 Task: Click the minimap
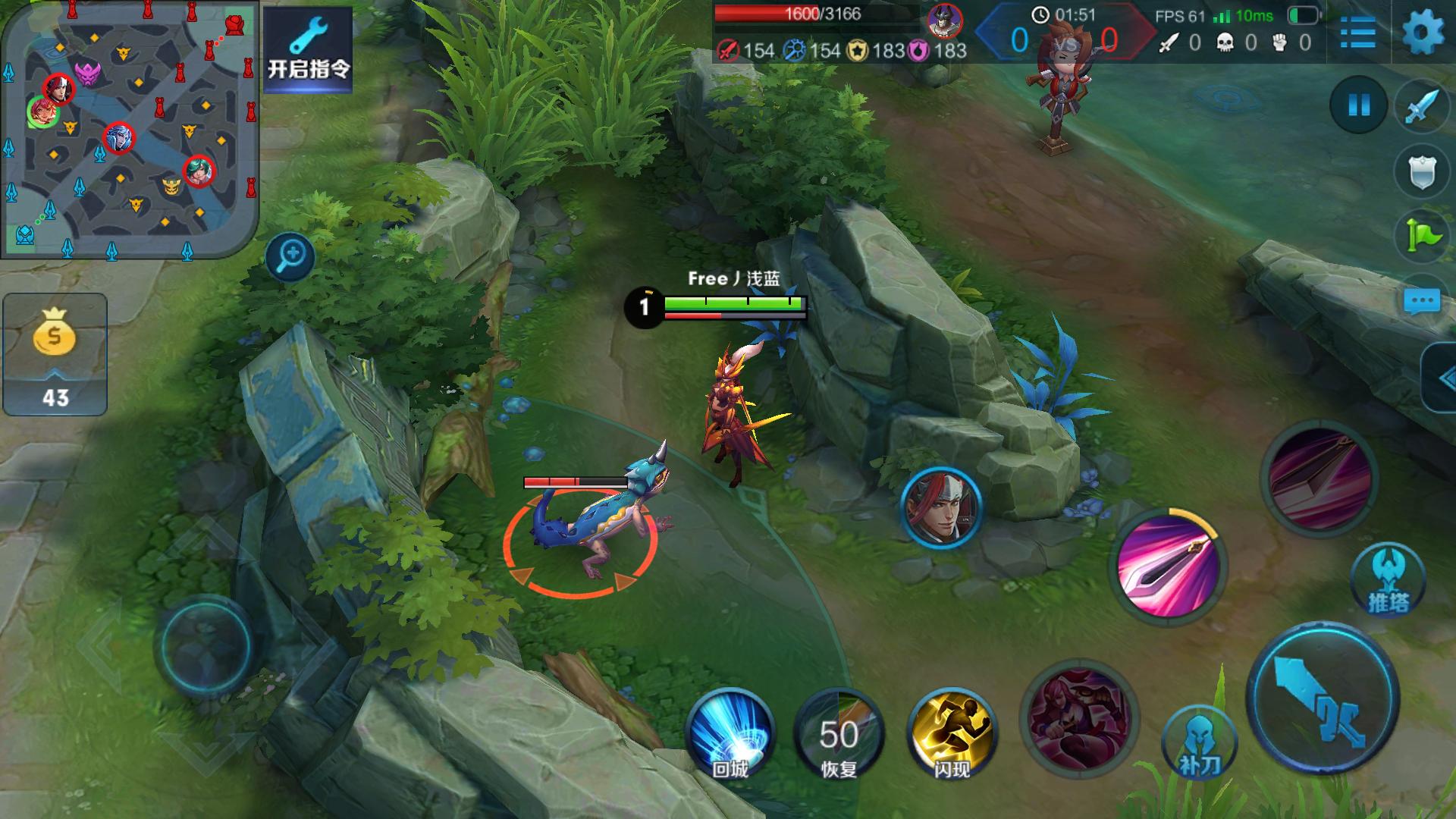click(x=129, y=129)
